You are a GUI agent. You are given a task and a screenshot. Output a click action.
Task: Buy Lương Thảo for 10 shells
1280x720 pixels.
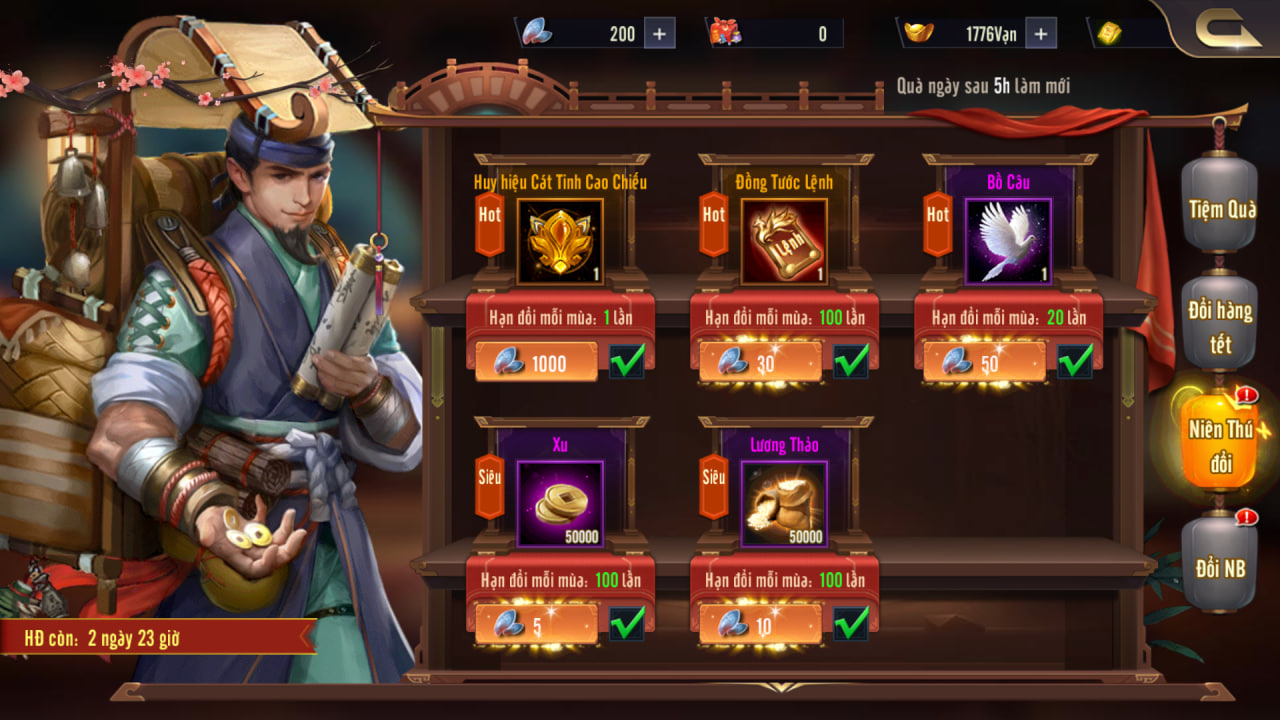pyautogui.click(x=760, y=626)
